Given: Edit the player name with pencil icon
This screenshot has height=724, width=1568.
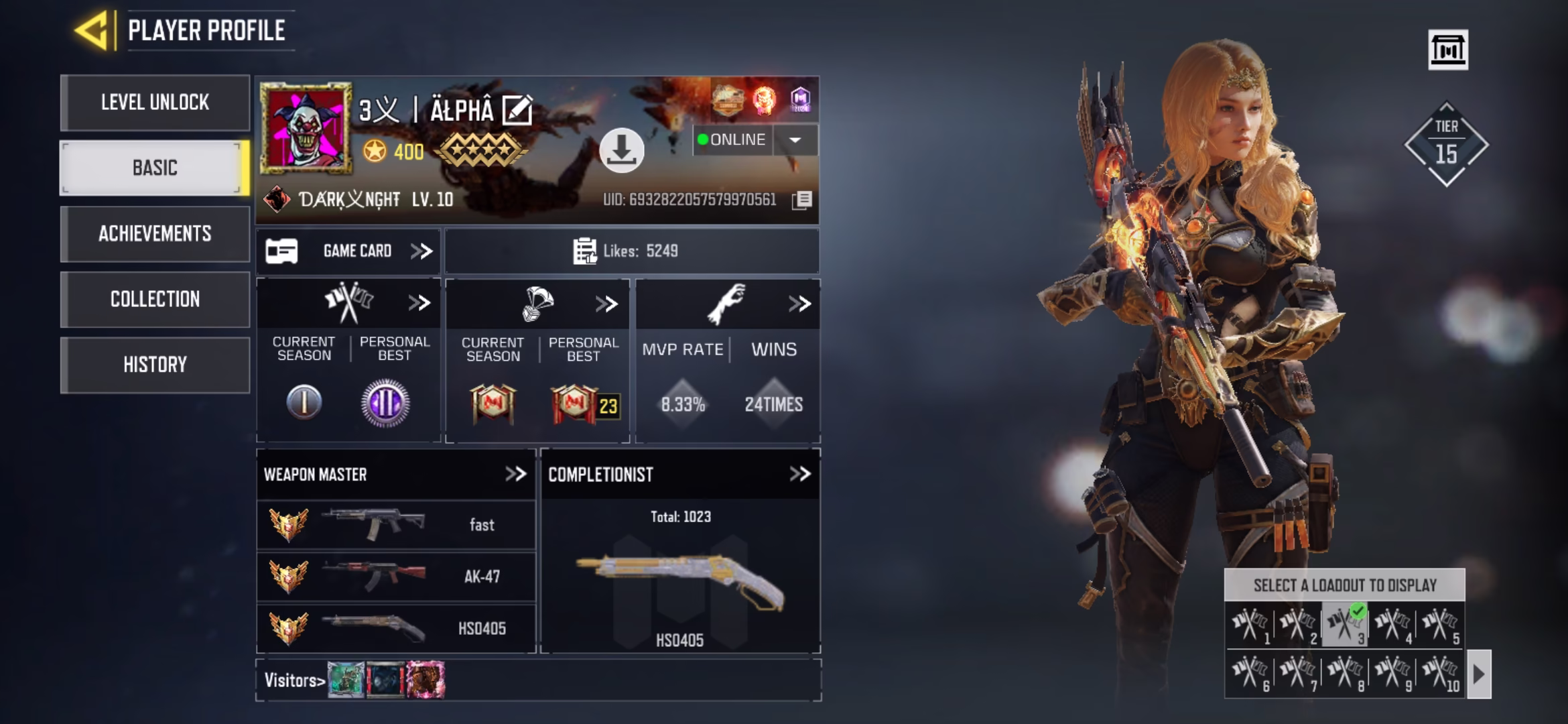Looking at the screenshot, I should click(x=517, y=111).
